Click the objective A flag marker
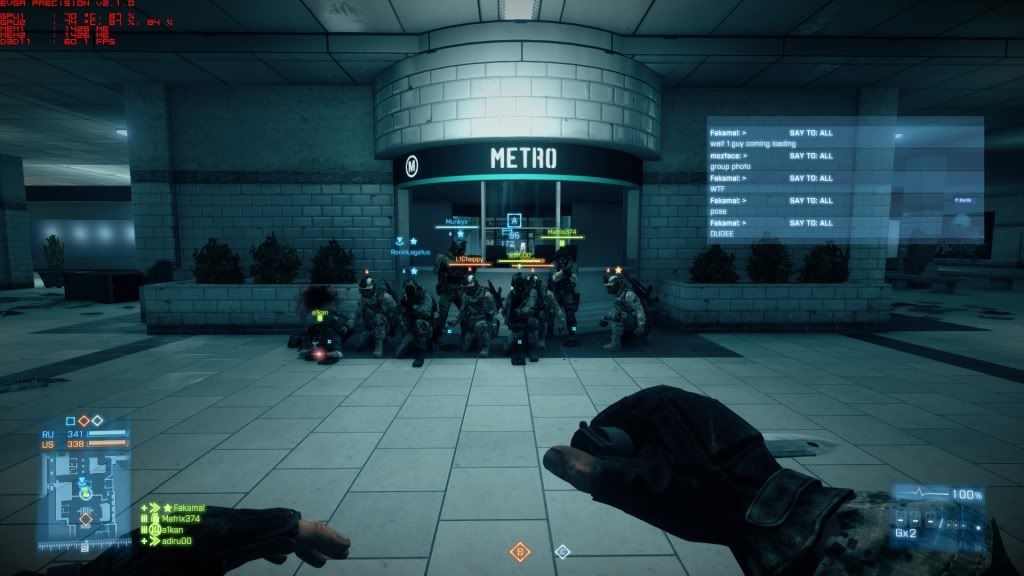Screen dimensions: 1024x576 (x=515, y=220)
